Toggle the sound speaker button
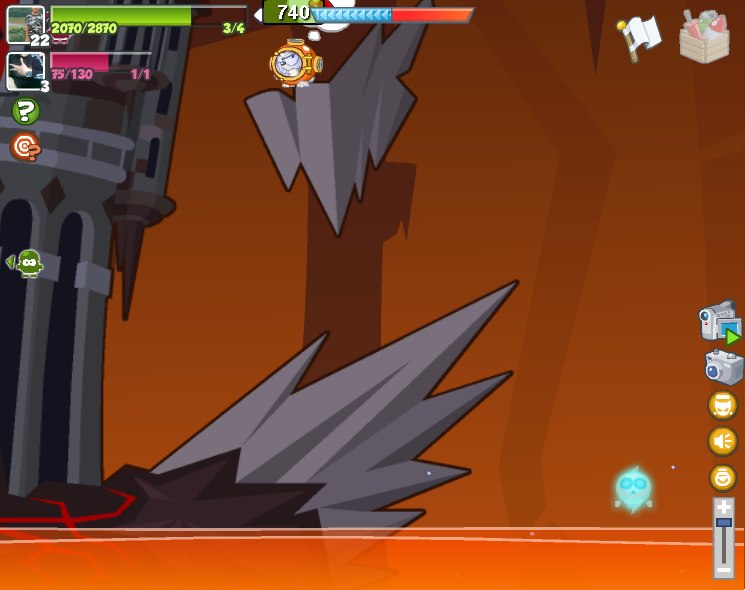Viewport: 745px width, 590px height. 722,441
